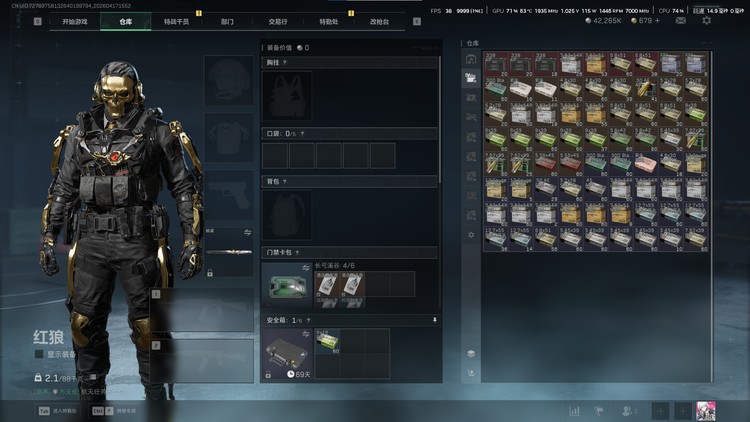Viewport: 750px width, 422px height.
Task: Click the empty chest rig slot
Action: point(288,96)
